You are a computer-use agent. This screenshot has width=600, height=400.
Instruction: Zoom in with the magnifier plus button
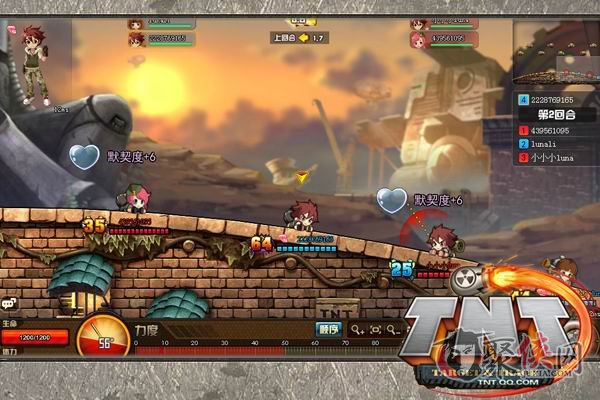[x=356, y=328]
